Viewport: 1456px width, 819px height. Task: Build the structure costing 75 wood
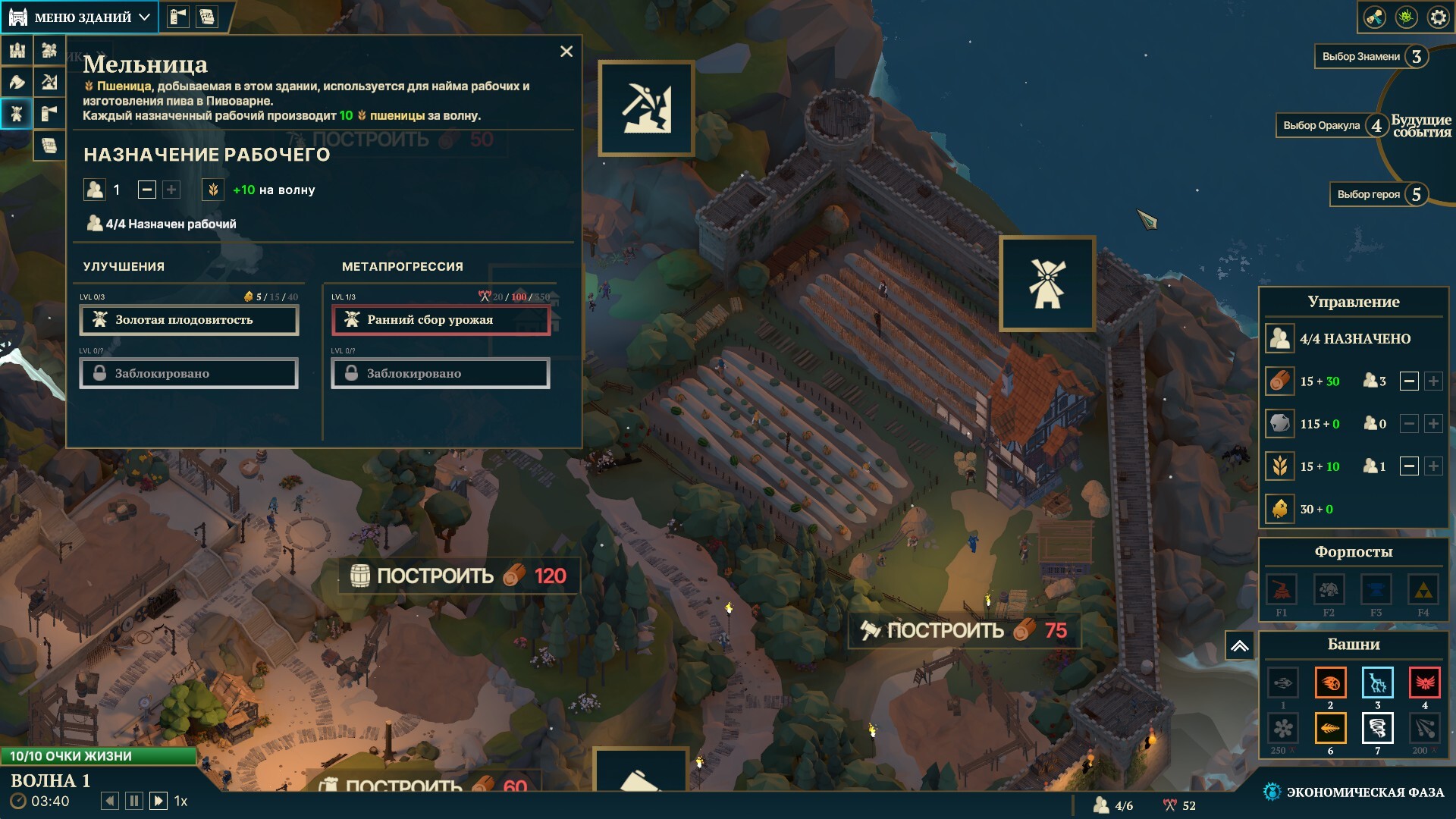pyautogui.click(x=963, y=630)
